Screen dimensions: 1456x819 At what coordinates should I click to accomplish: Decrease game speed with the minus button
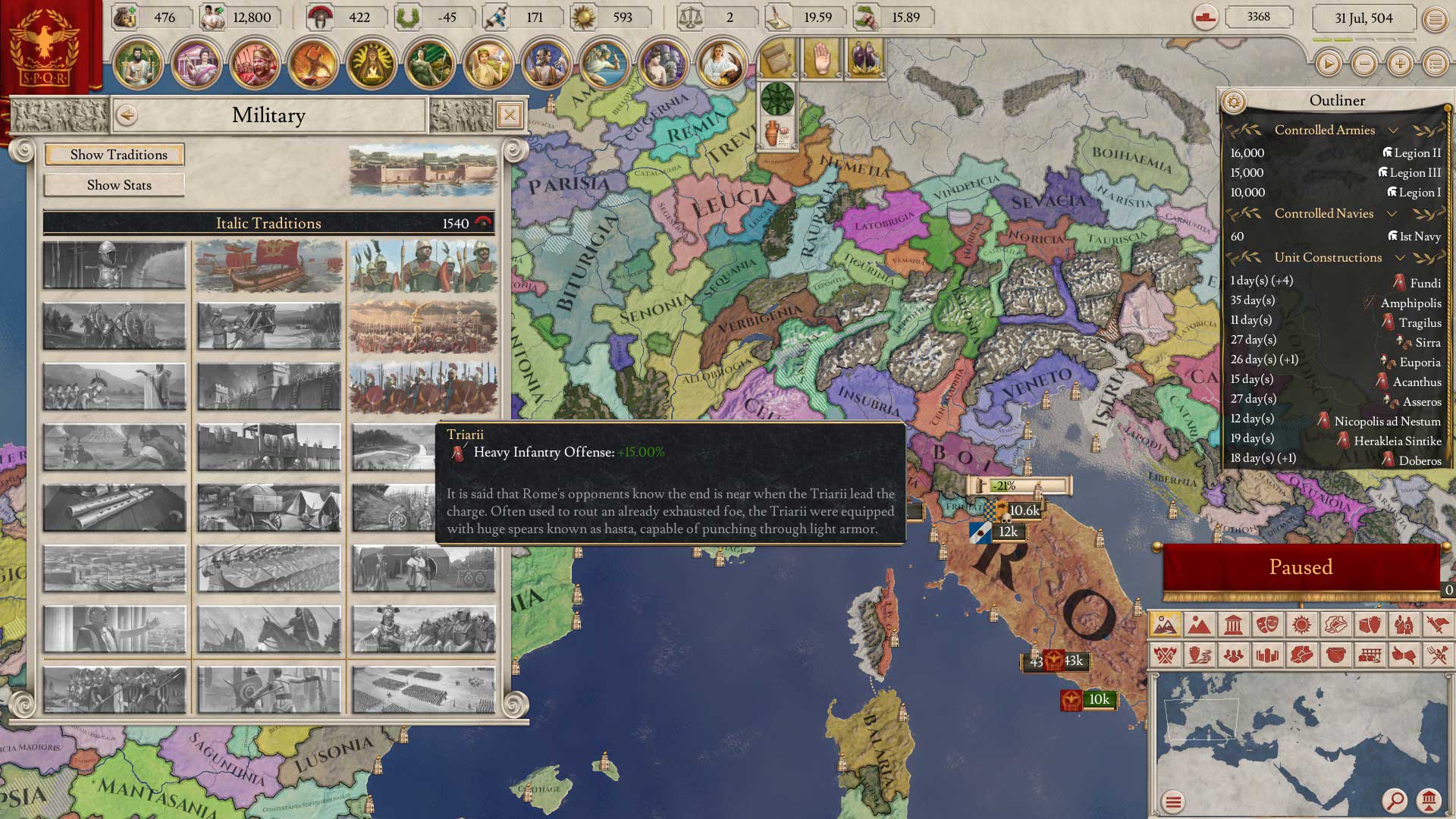point(1364,64)
